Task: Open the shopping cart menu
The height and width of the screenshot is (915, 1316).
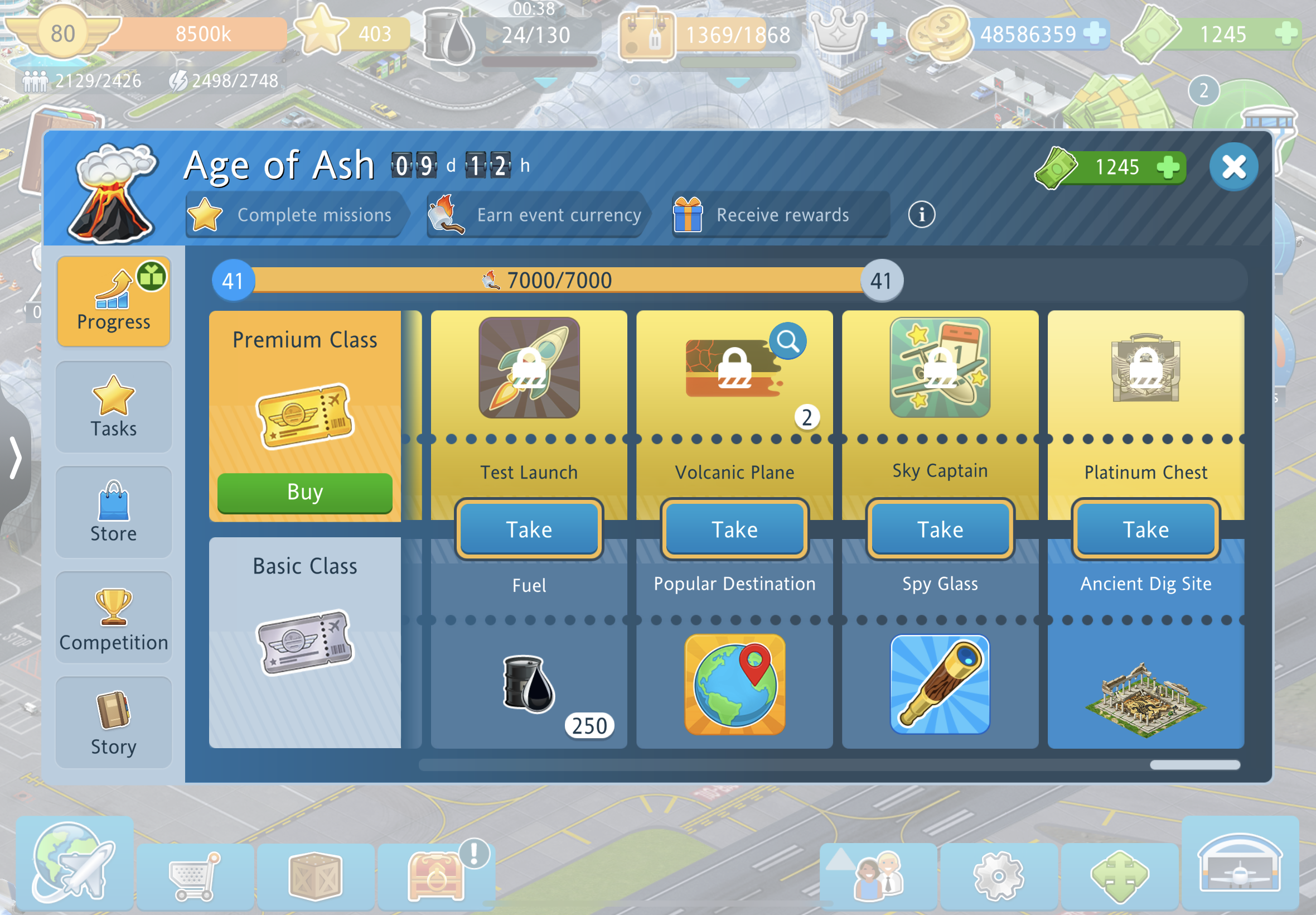Action: pos(195,876)
